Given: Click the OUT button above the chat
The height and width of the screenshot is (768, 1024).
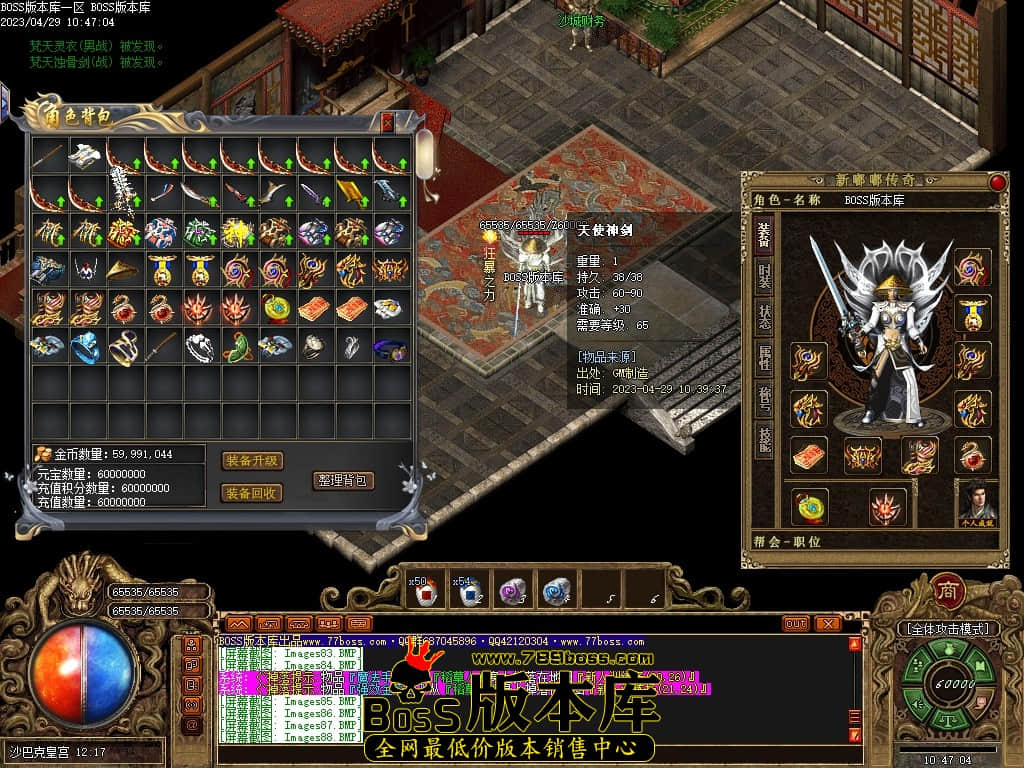Looking at the screenshot, I should pos(796,624).
